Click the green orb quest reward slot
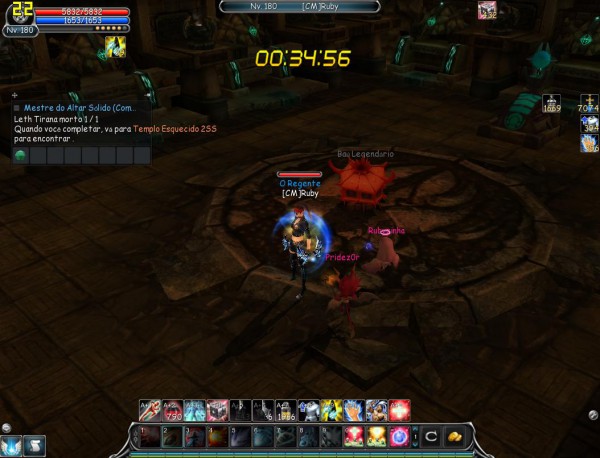Screen dimensions: 600x458 (x=21, y=155)
